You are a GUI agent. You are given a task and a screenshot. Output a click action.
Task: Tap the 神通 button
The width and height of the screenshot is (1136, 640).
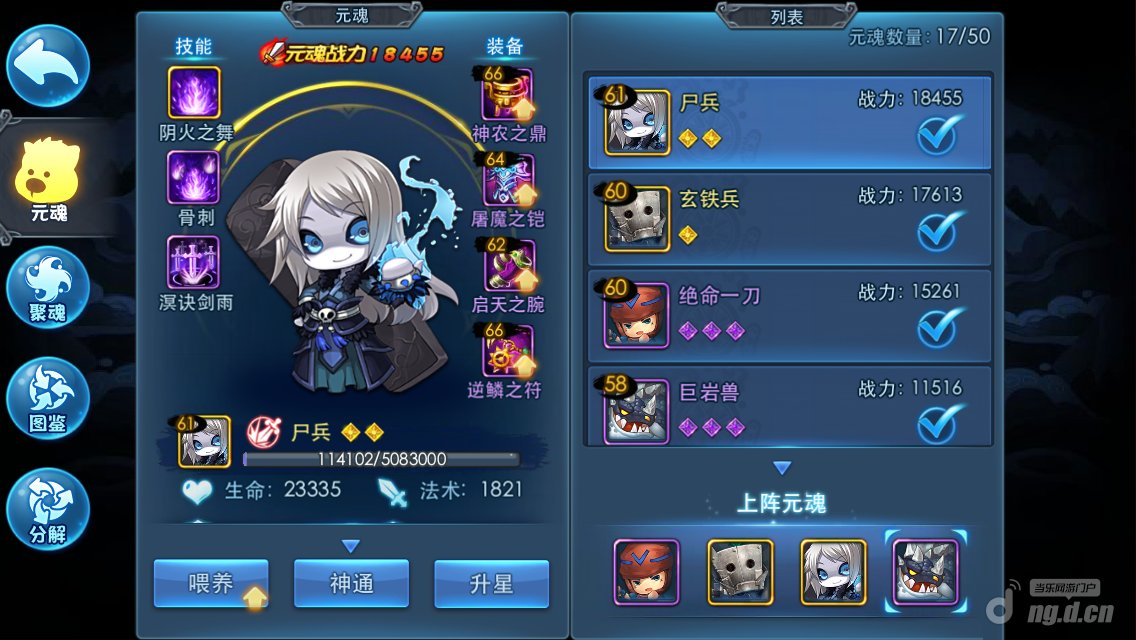pyautogui.click(x=351, y=584)
